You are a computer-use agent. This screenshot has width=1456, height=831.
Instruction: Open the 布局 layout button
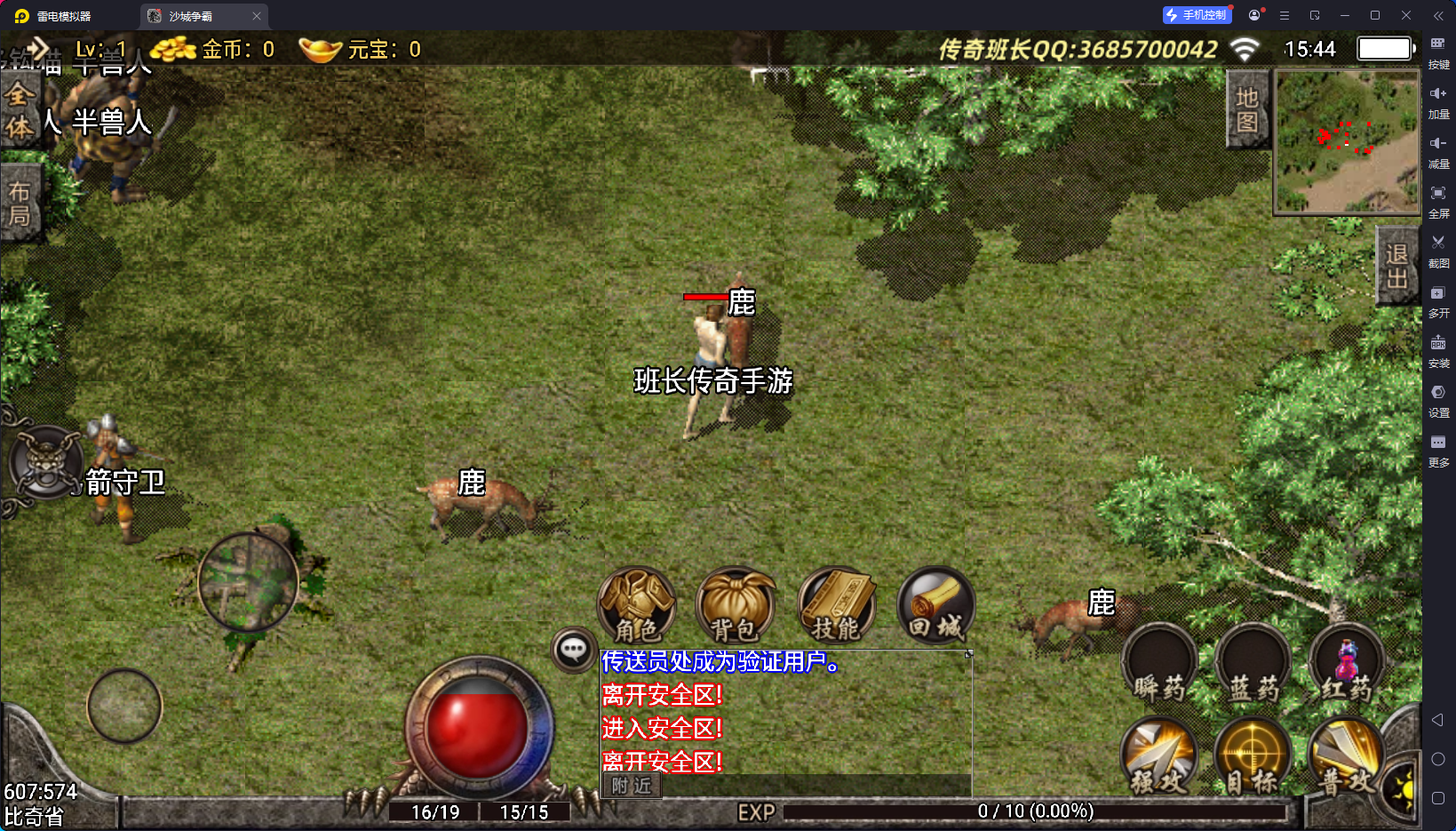(x=20, y=204)
